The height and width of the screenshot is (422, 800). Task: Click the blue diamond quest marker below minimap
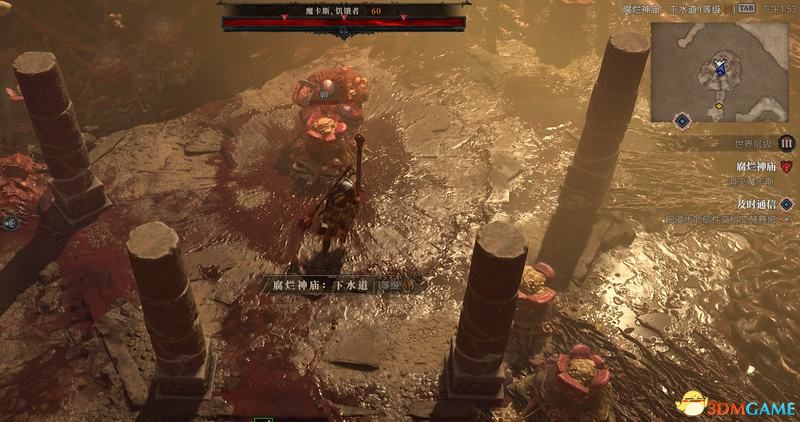(x=682, y=121)
